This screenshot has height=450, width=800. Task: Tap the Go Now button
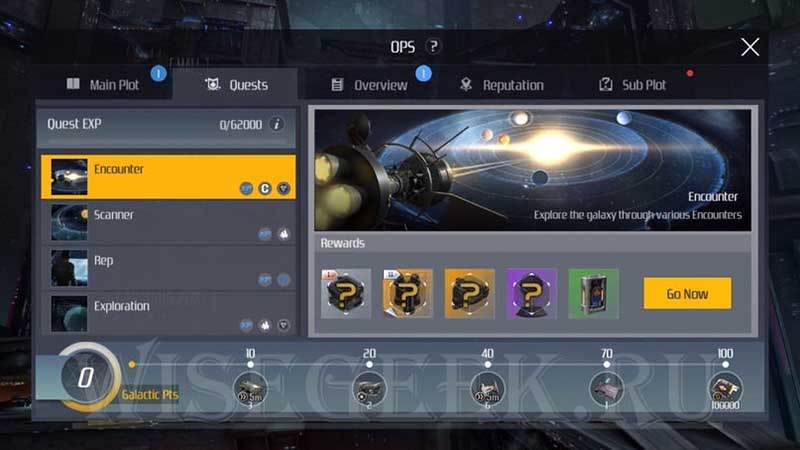[x=687, y=293]
